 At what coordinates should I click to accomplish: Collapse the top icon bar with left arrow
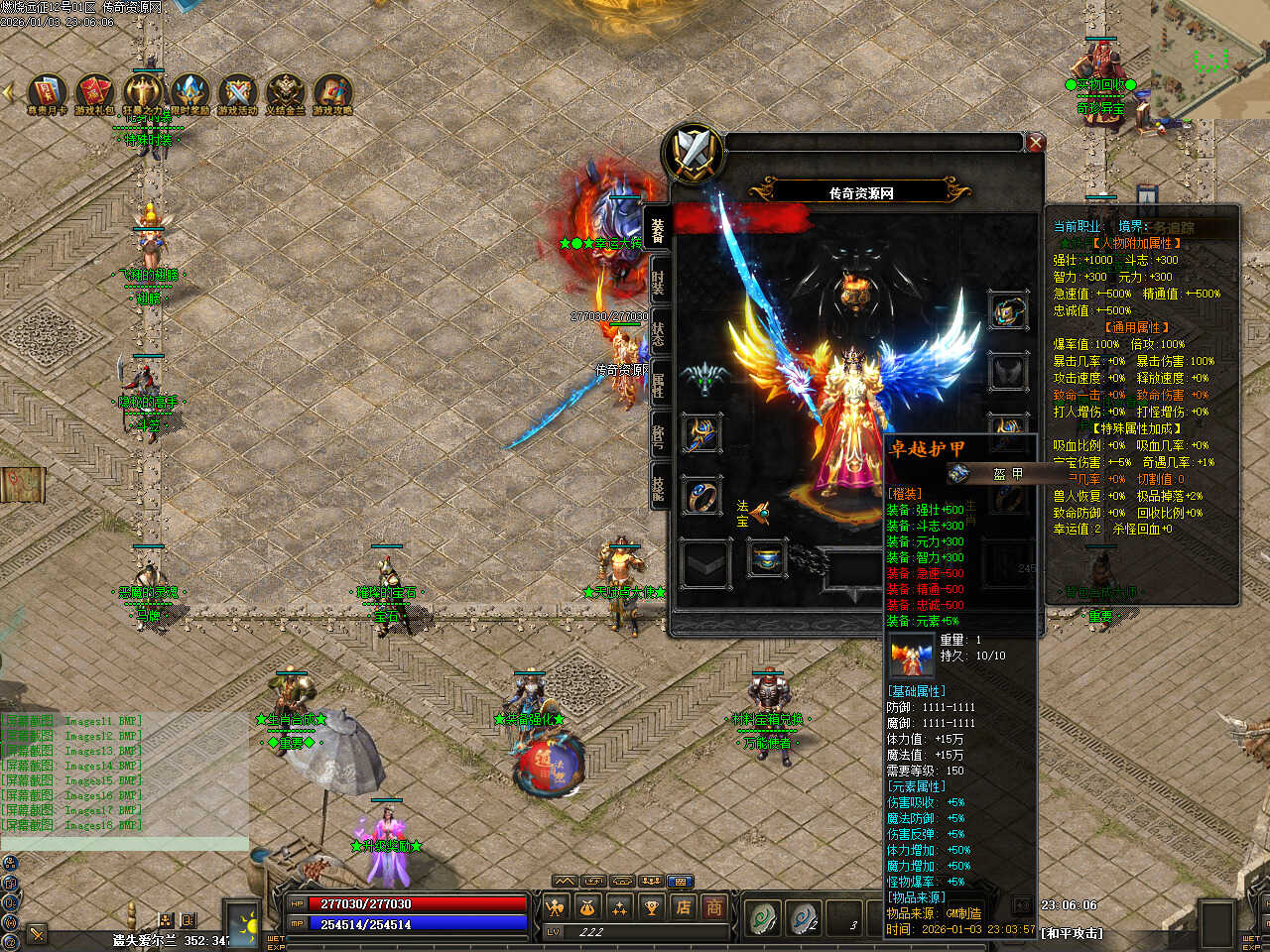(9, 92)
